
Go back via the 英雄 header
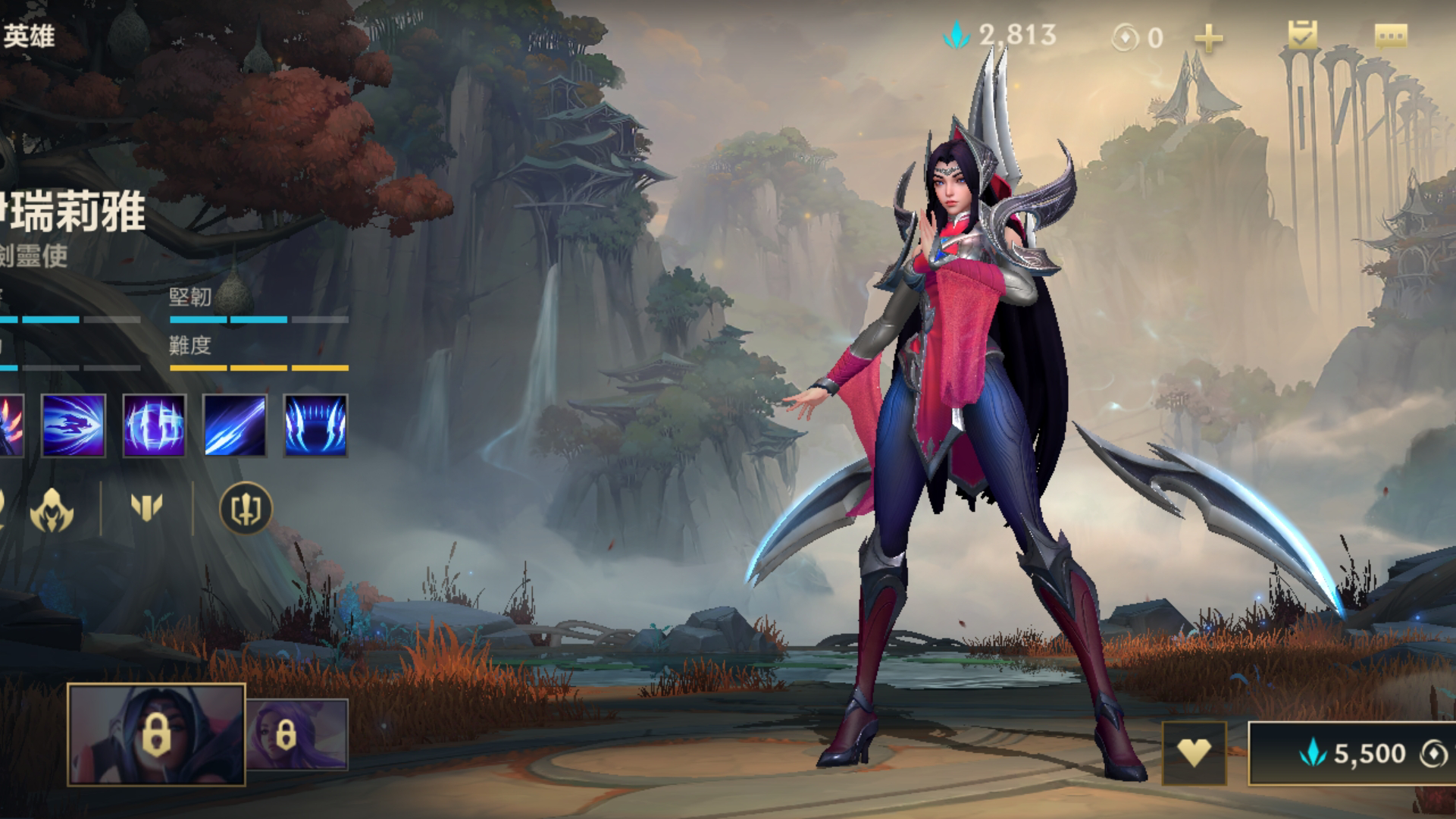(29, 36)
